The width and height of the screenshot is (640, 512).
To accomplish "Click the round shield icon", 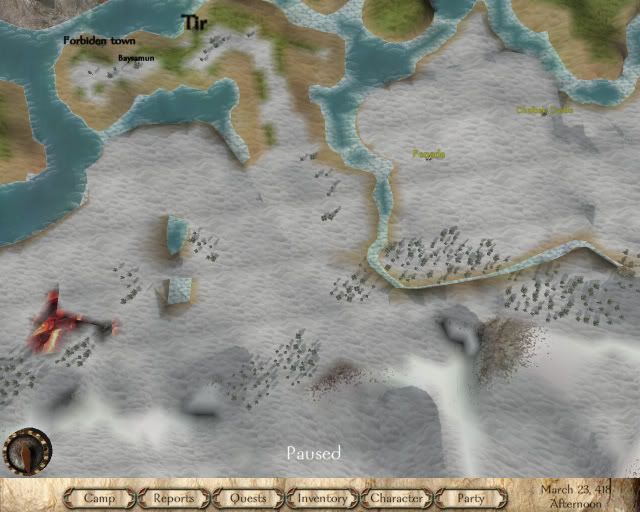I will pos(24,453).
